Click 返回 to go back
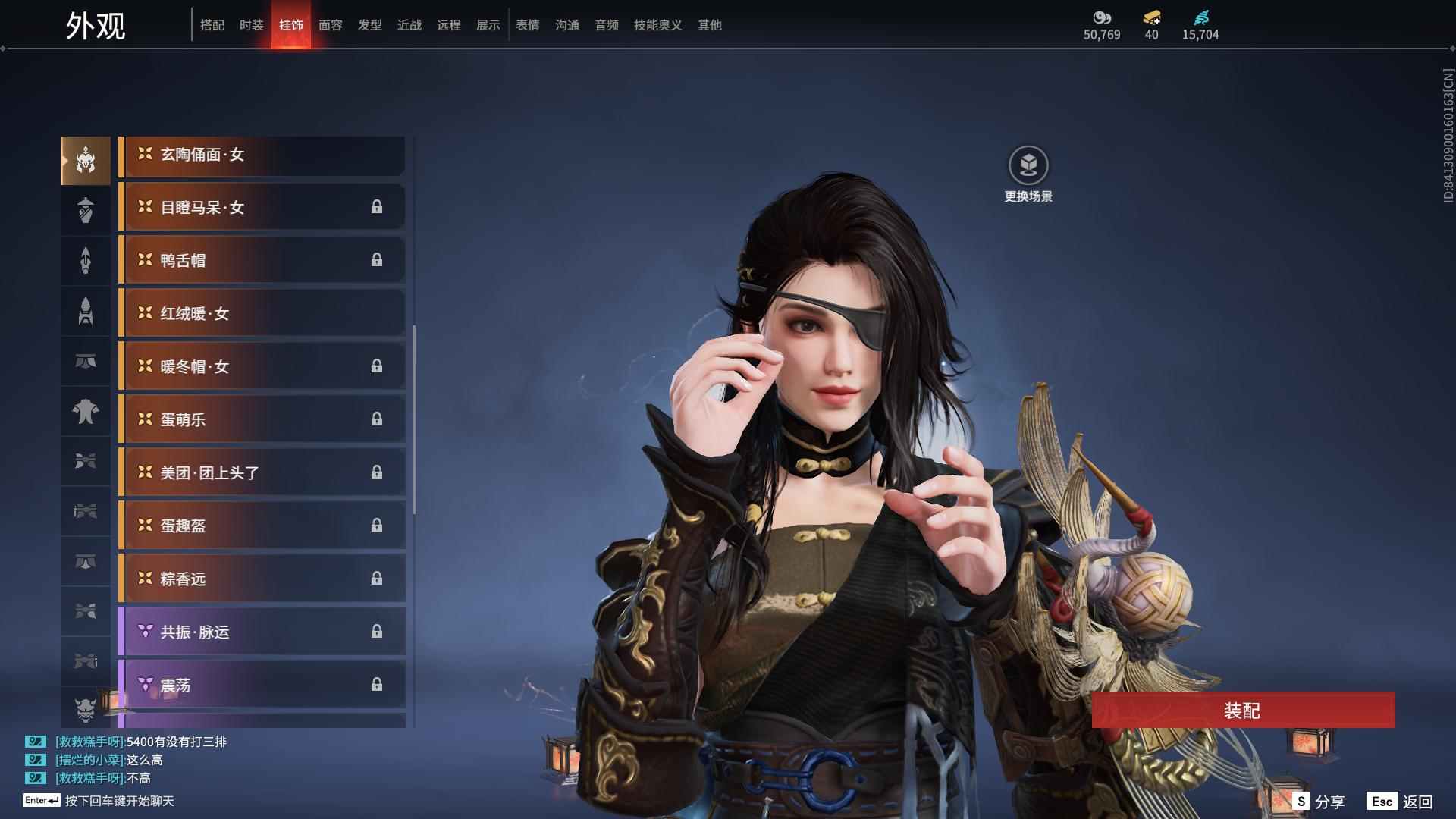This screenshot has height=819, width=1456. click(1401, 802)
